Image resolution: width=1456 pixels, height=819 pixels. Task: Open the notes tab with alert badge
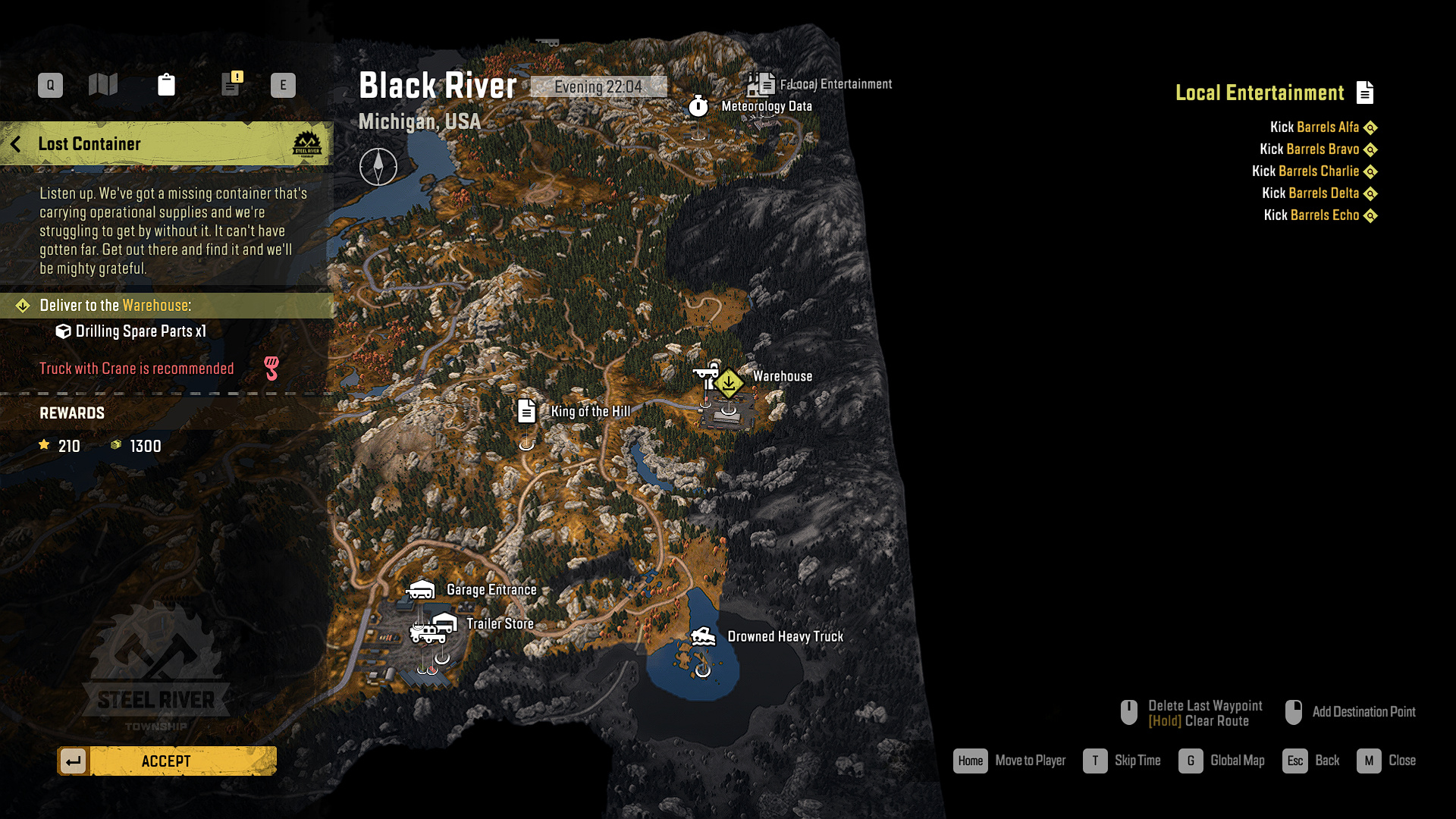(231, 83)
